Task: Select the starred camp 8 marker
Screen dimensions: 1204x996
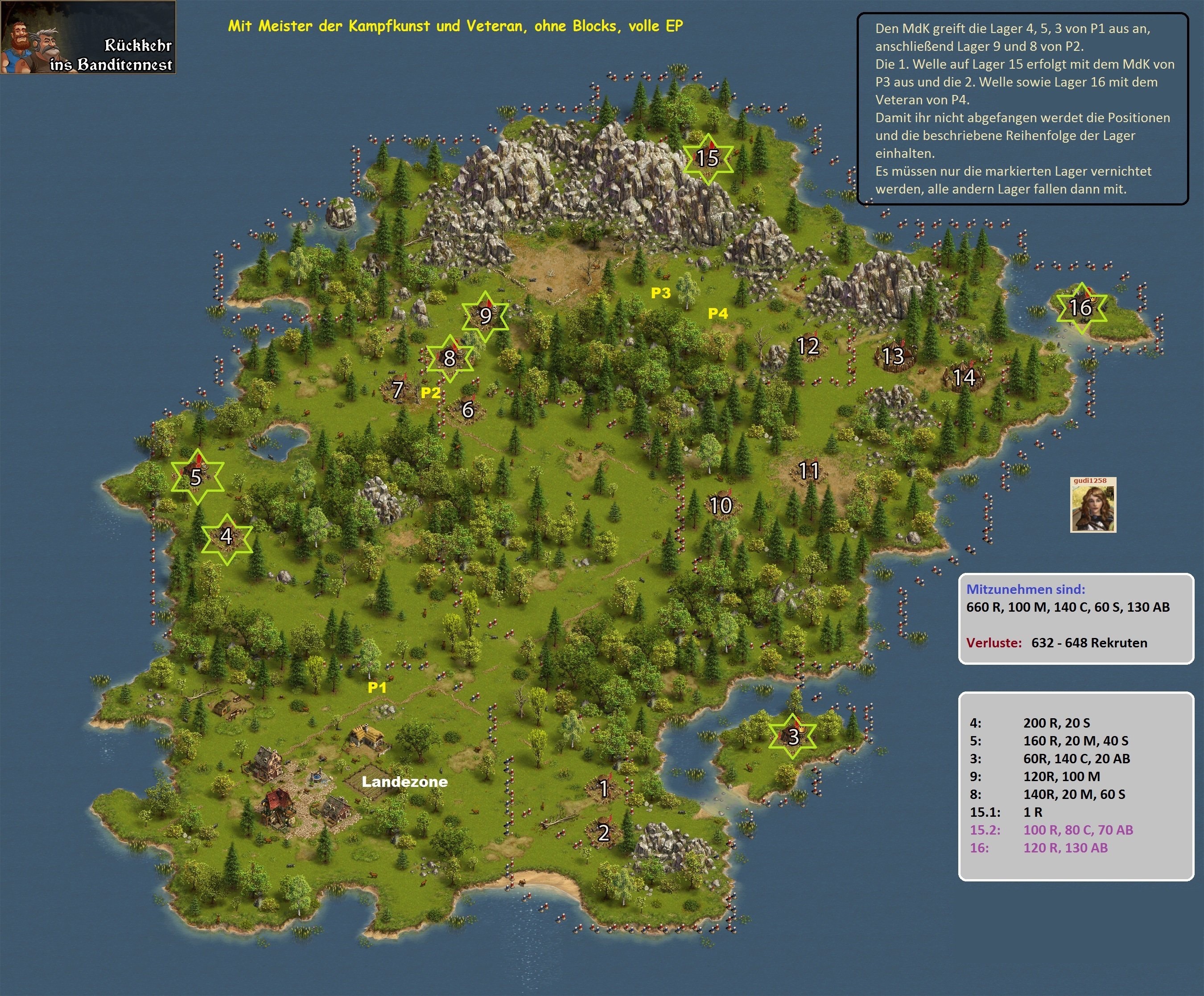Action: [x=450, y=358]
